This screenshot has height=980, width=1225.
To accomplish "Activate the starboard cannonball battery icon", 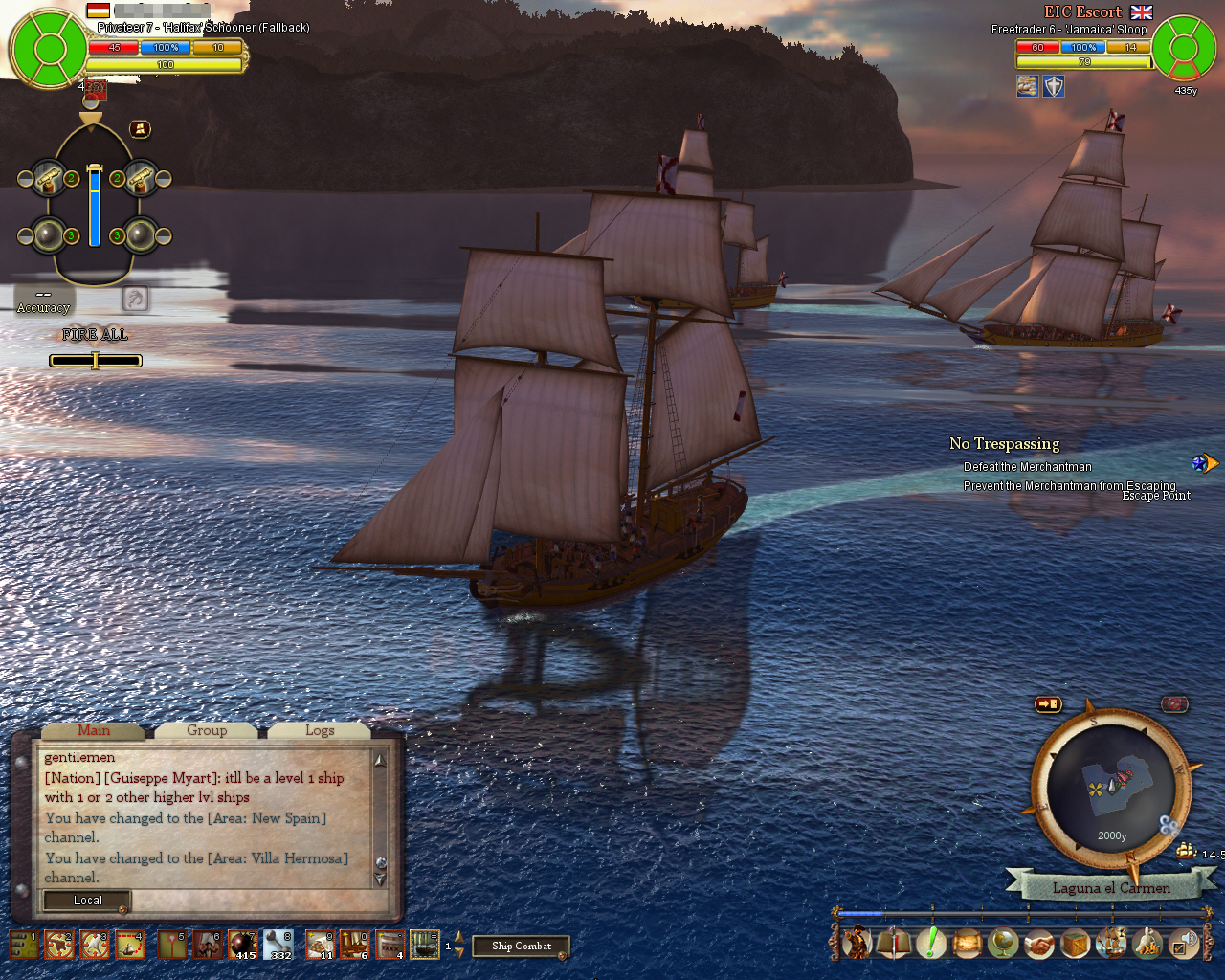I will point(141,234).
